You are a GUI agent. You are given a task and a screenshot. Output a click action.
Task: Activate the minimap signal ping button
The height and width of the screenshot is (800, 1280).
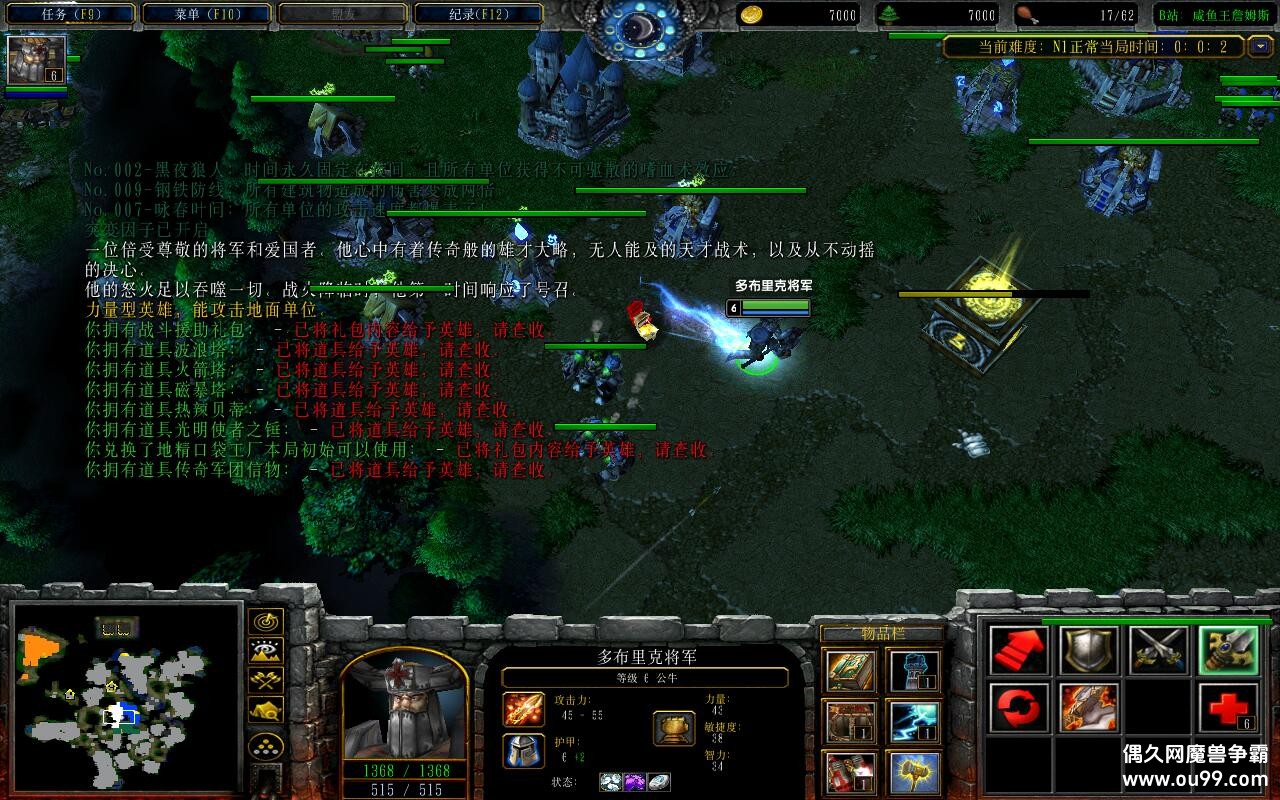pyautogui.click(x=265, y=622)
